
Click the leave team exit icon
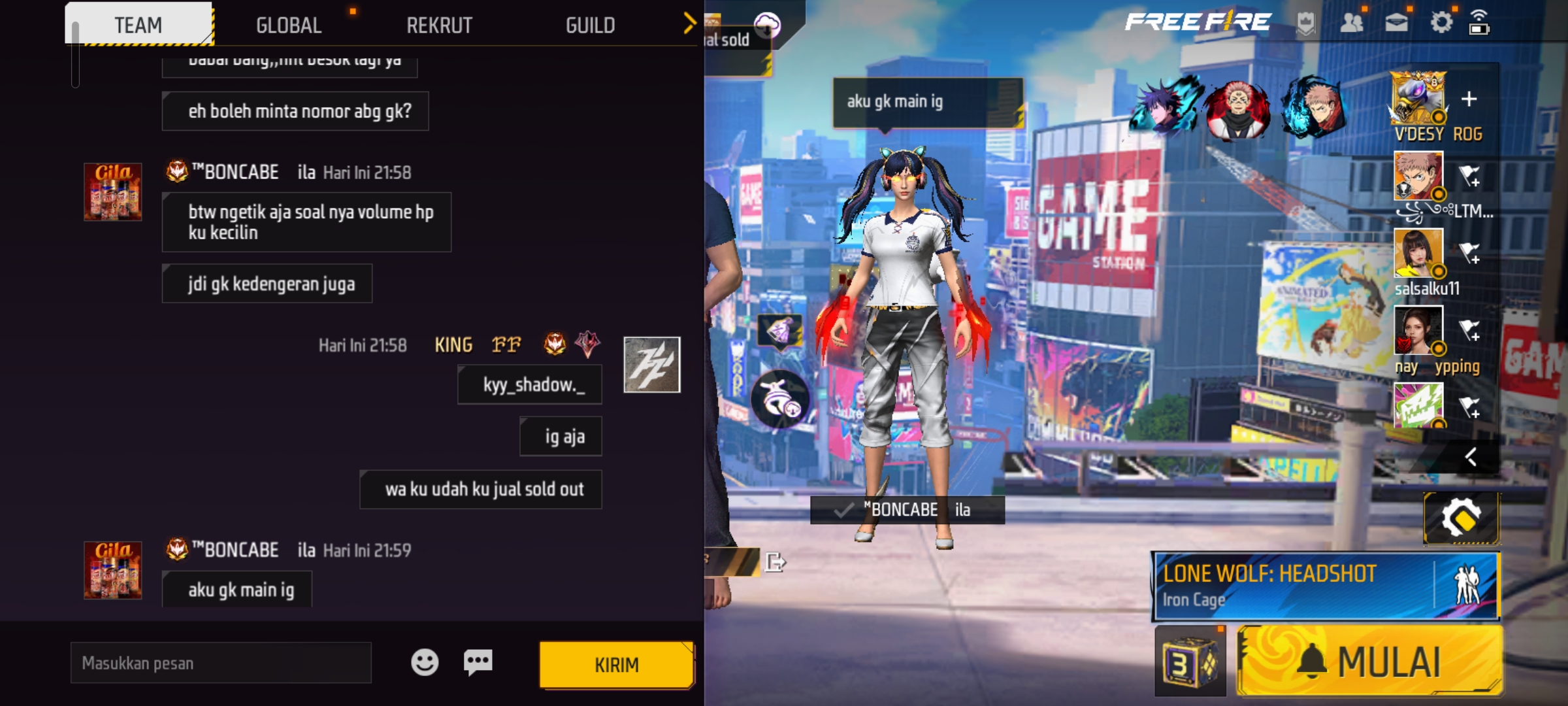pyautogui.click(x=774, y=562)
